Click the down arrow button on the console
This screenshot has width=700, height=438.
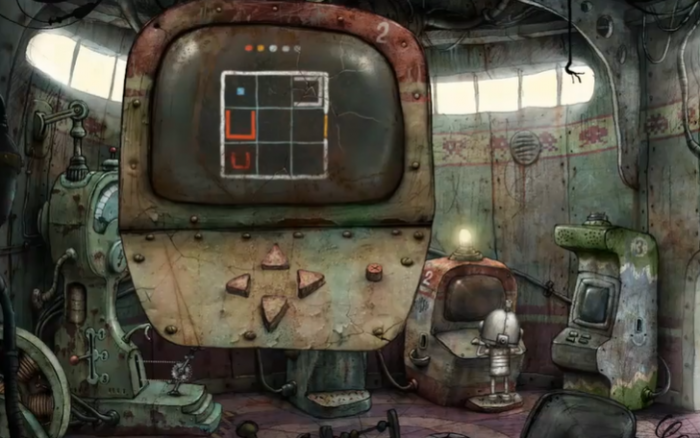[x=273, y=311]
